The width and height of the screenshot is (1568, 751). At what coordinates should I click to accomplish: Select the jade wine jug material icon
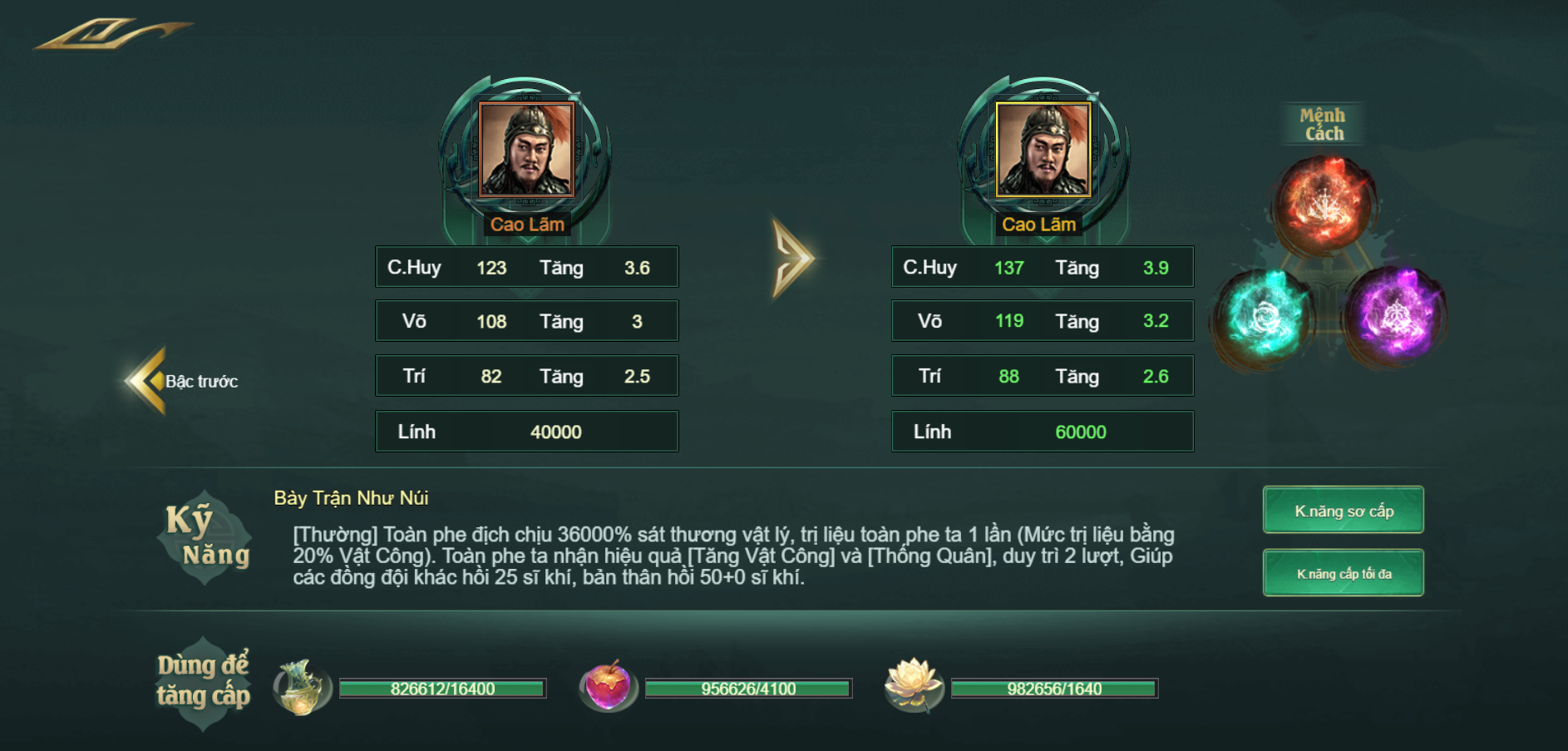[x=301, y=687]
